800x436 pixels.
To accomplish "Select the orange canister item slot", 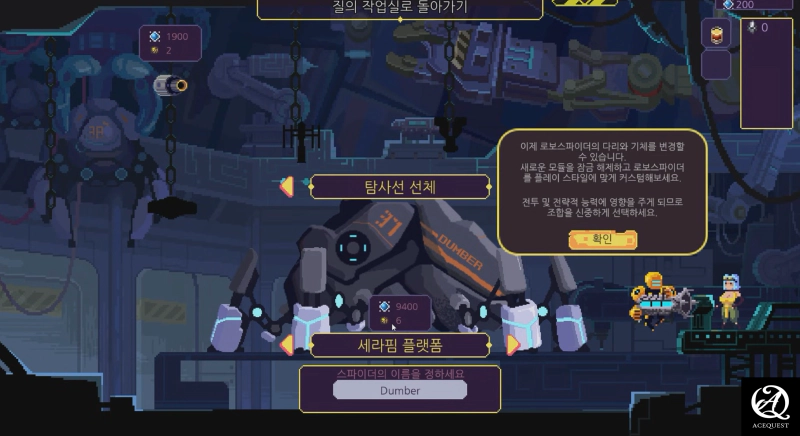I will [715, 34].
